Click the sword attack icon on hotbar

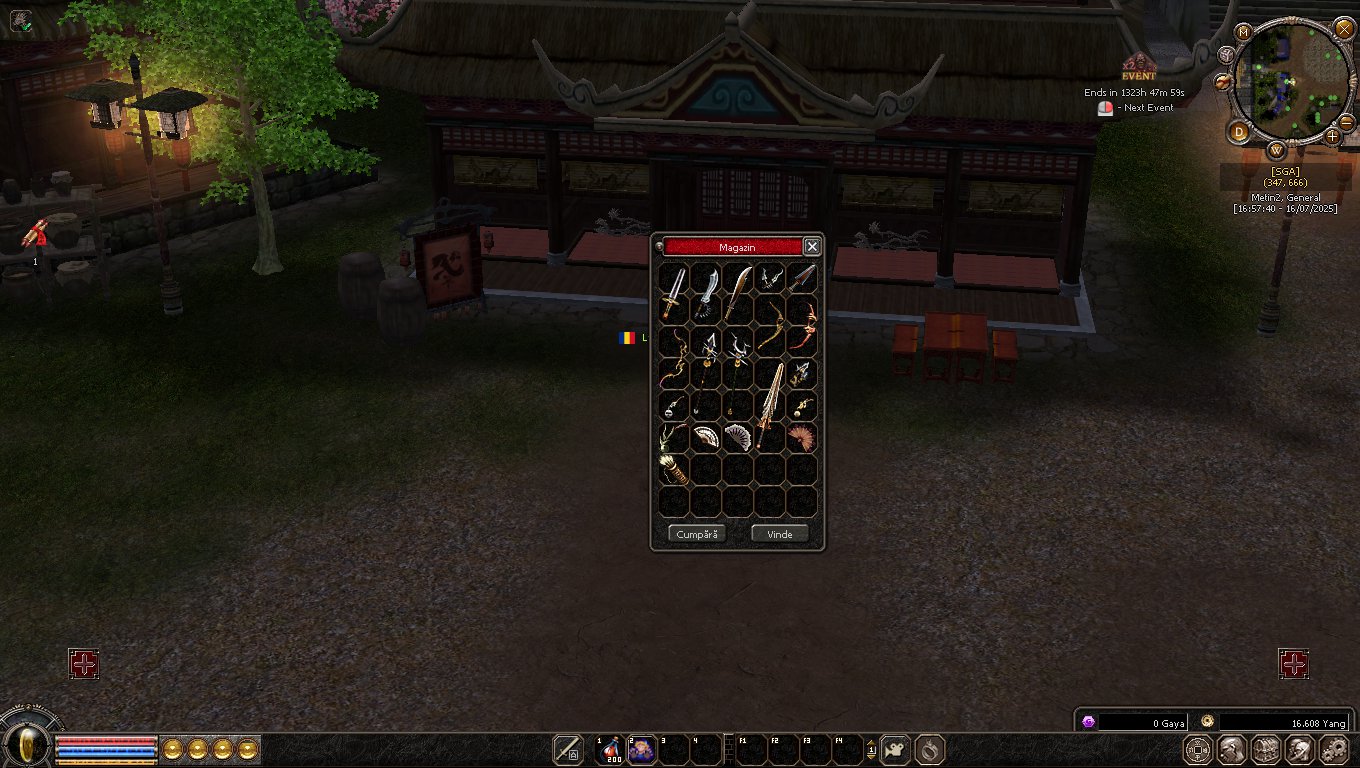coord(568,749)
